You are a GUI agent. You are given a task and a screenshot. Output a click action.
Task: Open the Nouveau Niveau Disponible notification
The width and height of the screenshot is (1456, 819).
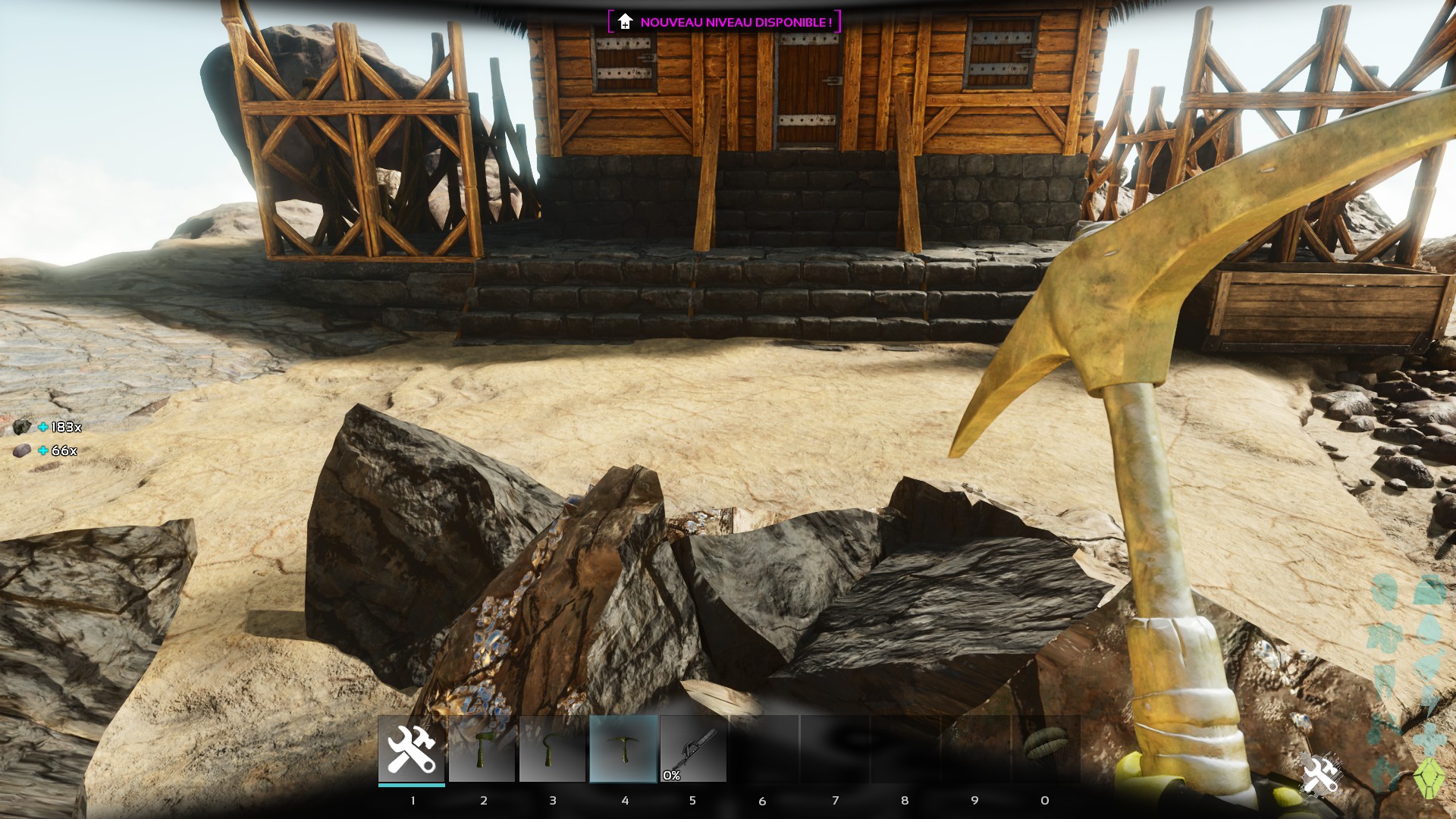(724, 22)
